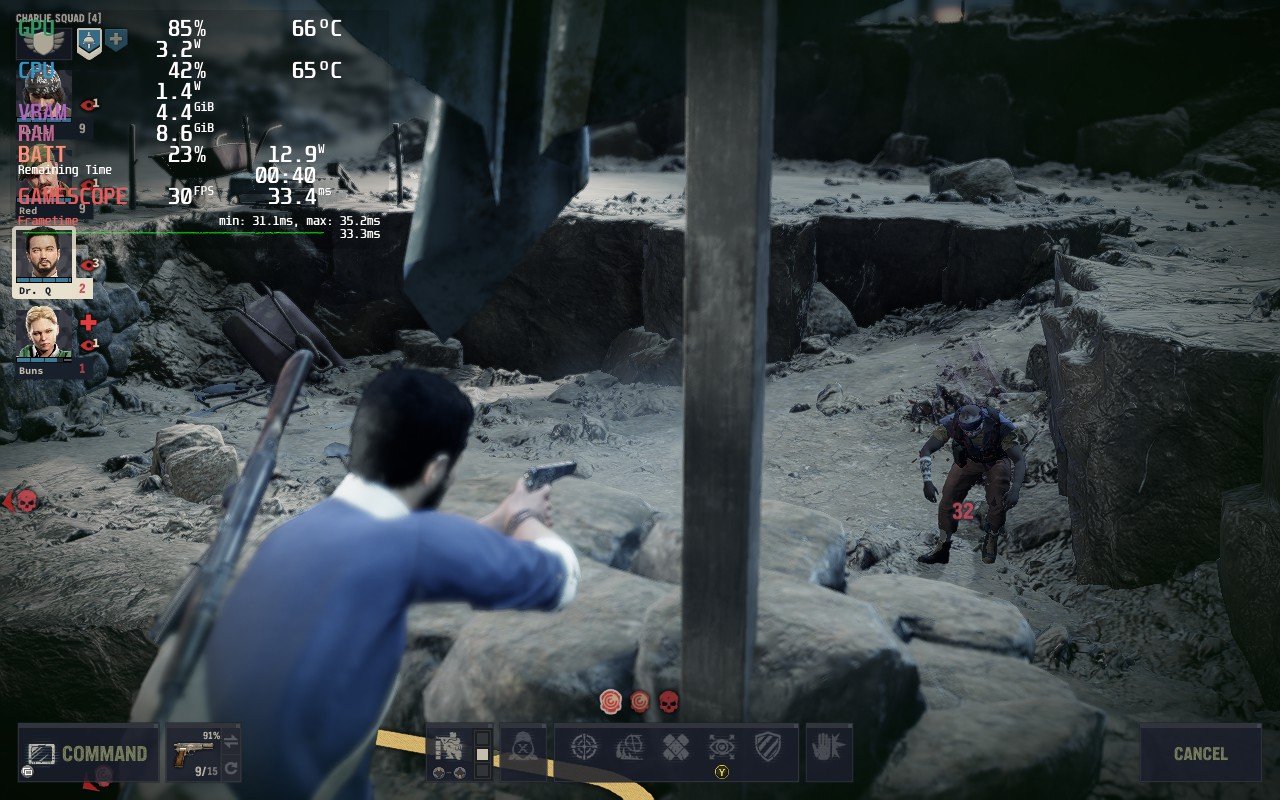Use the crossed bandage heal ability
Screen dimensions: 1280x800
[676, 747]
